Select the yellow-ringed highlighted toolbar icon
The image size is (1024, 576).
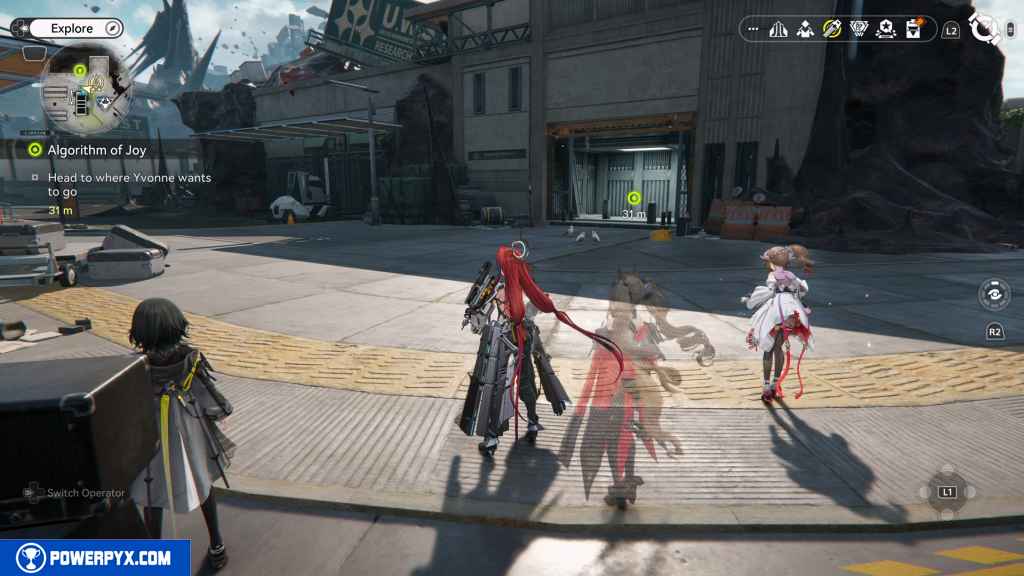click(832, 30)
